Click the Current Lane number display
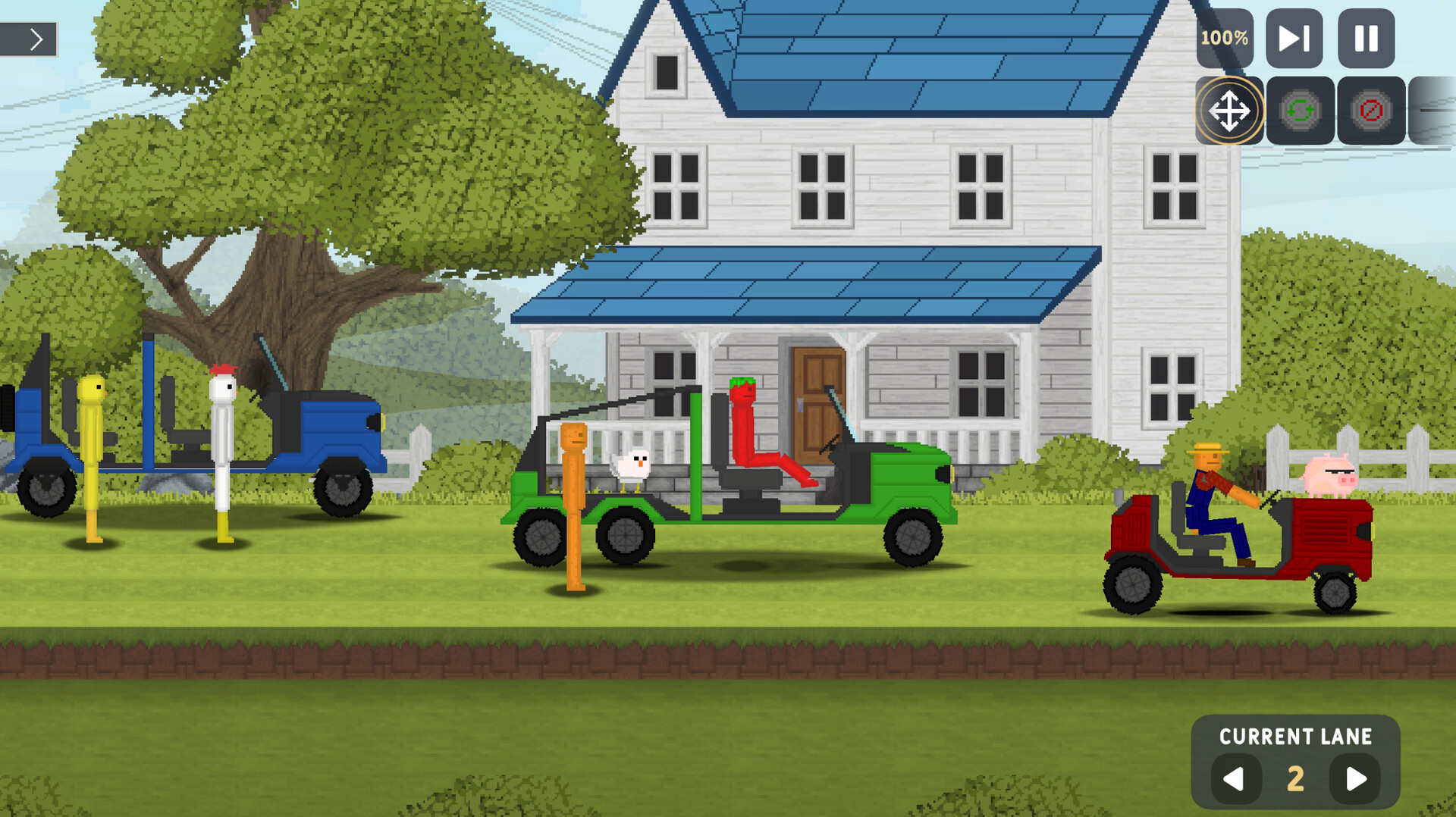Image resolution: width=1456 pixels, height=817 pixels. coord(1296,778)
